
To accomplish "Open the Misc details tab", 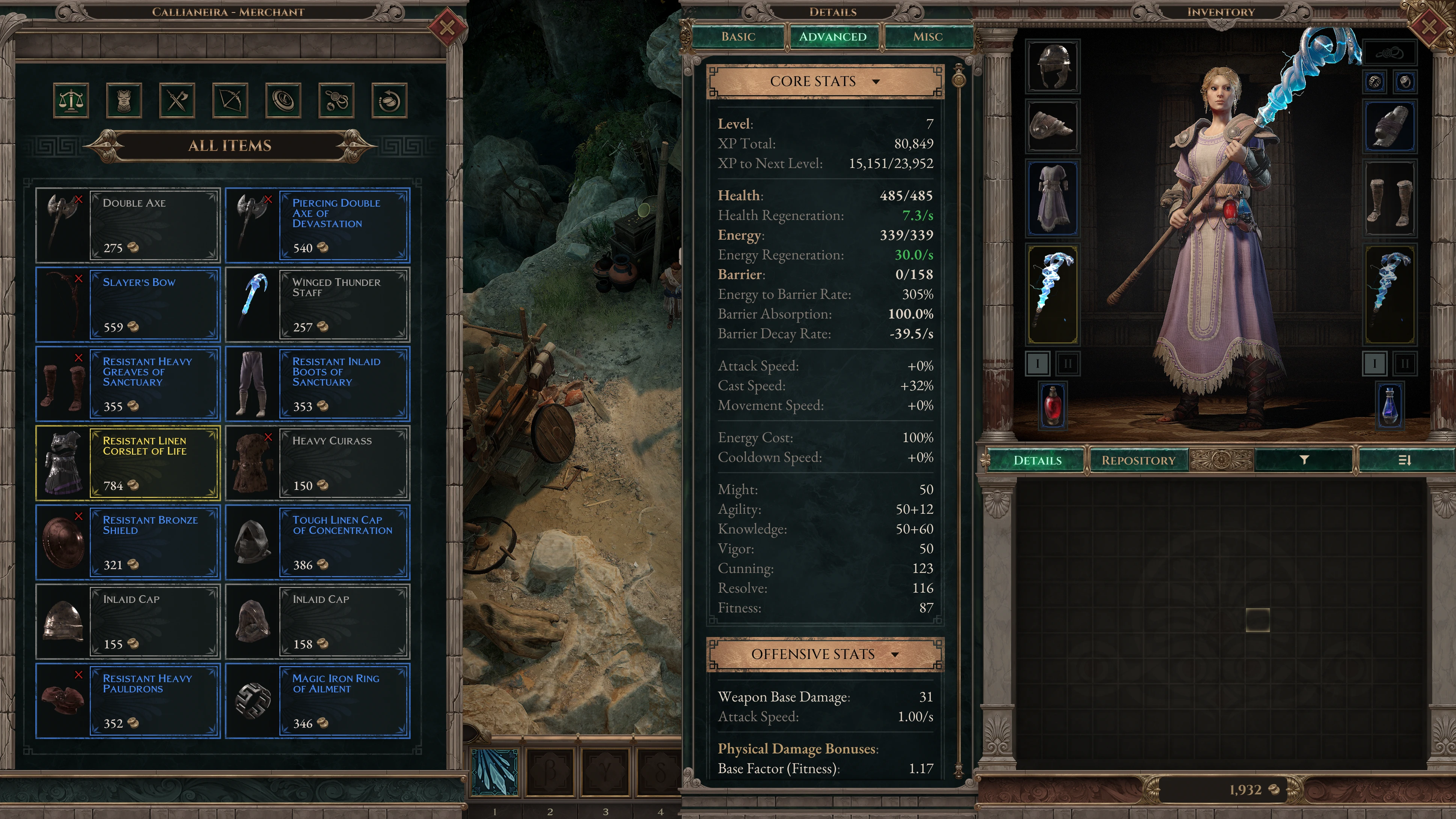I will point(927,37).
